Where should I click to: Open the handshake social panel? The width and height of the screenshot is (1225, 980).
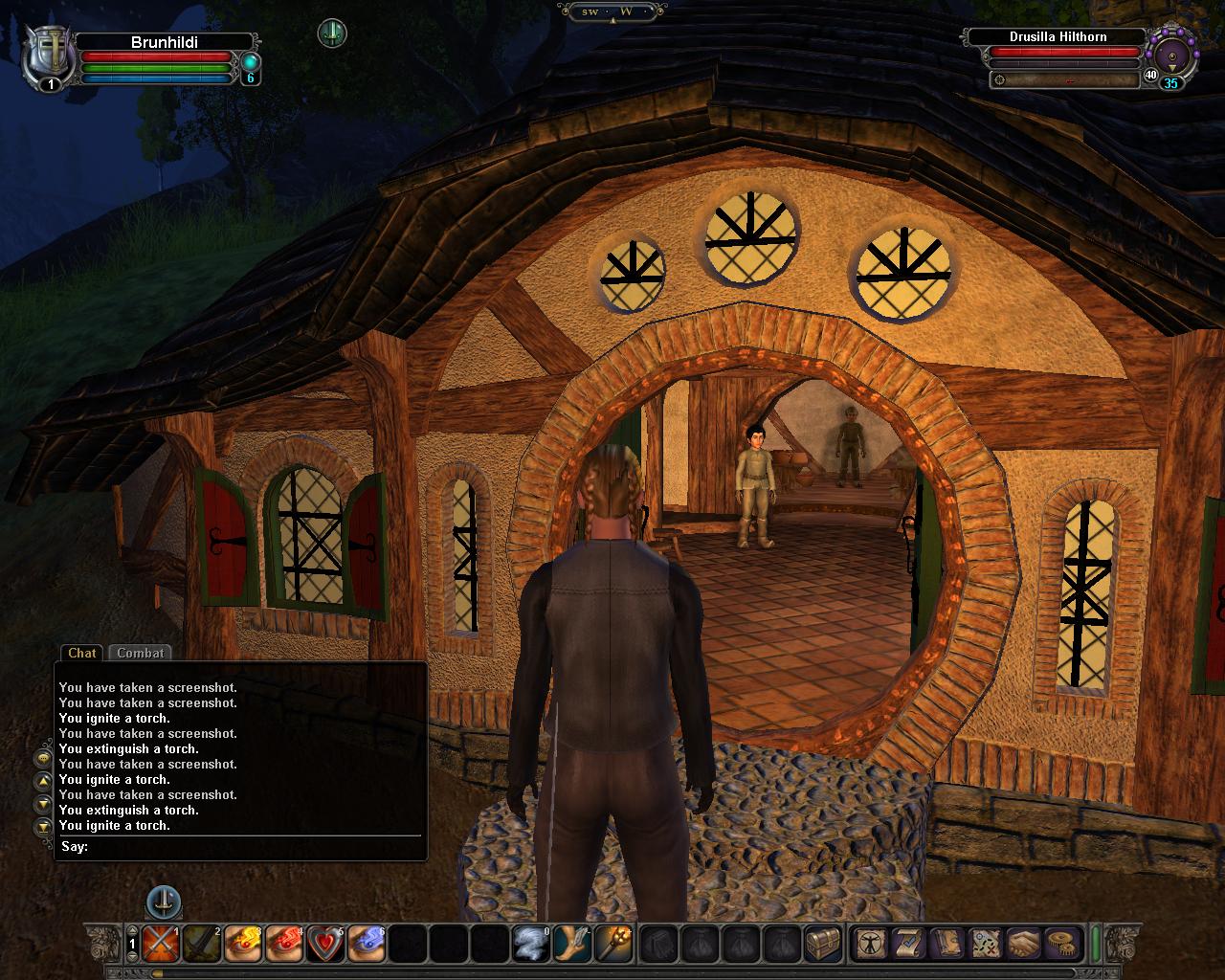click(x=1022, y=944)
